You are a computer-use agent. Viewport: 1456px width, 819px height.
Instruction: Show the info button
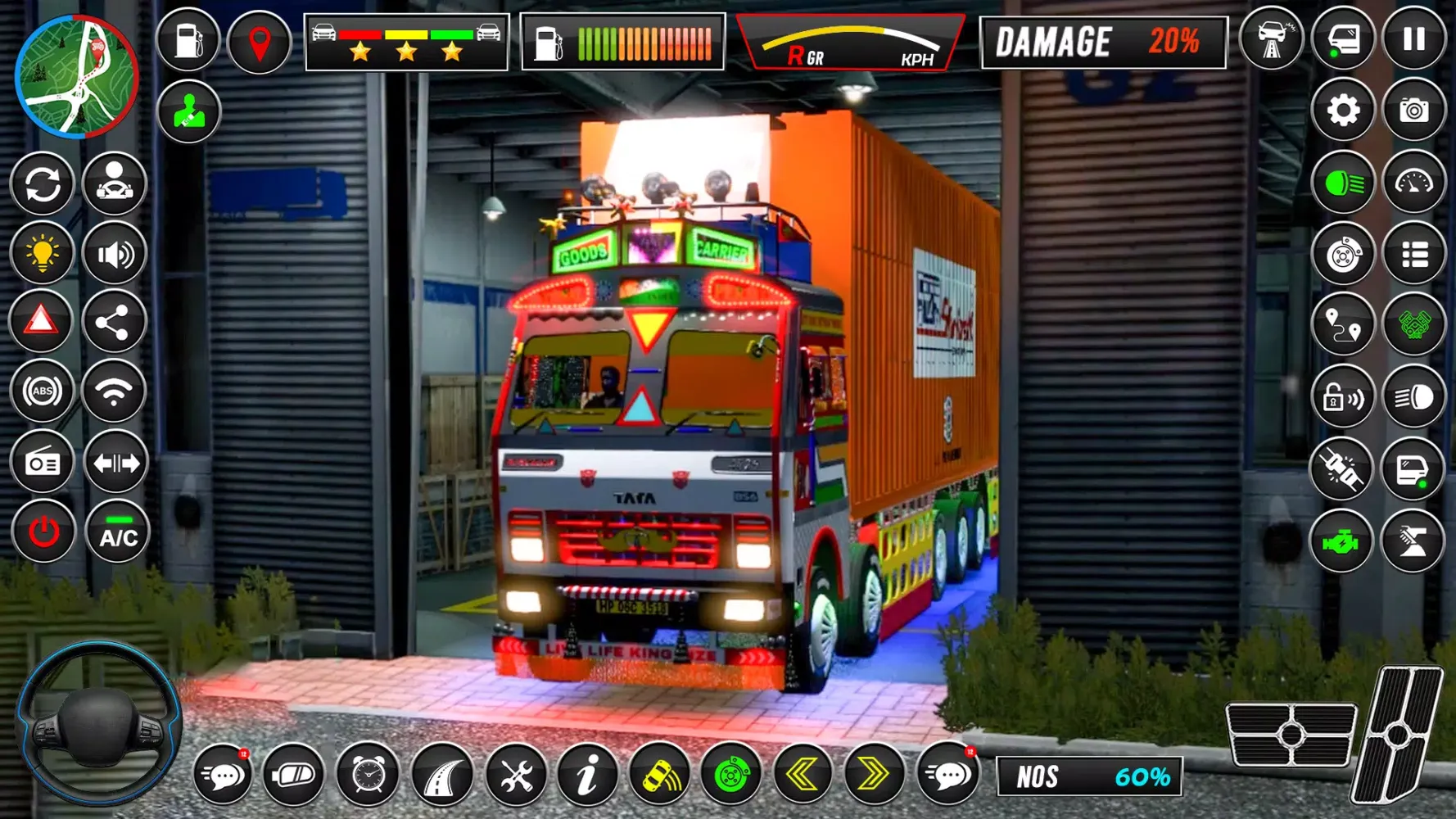(x=587, y=774)
